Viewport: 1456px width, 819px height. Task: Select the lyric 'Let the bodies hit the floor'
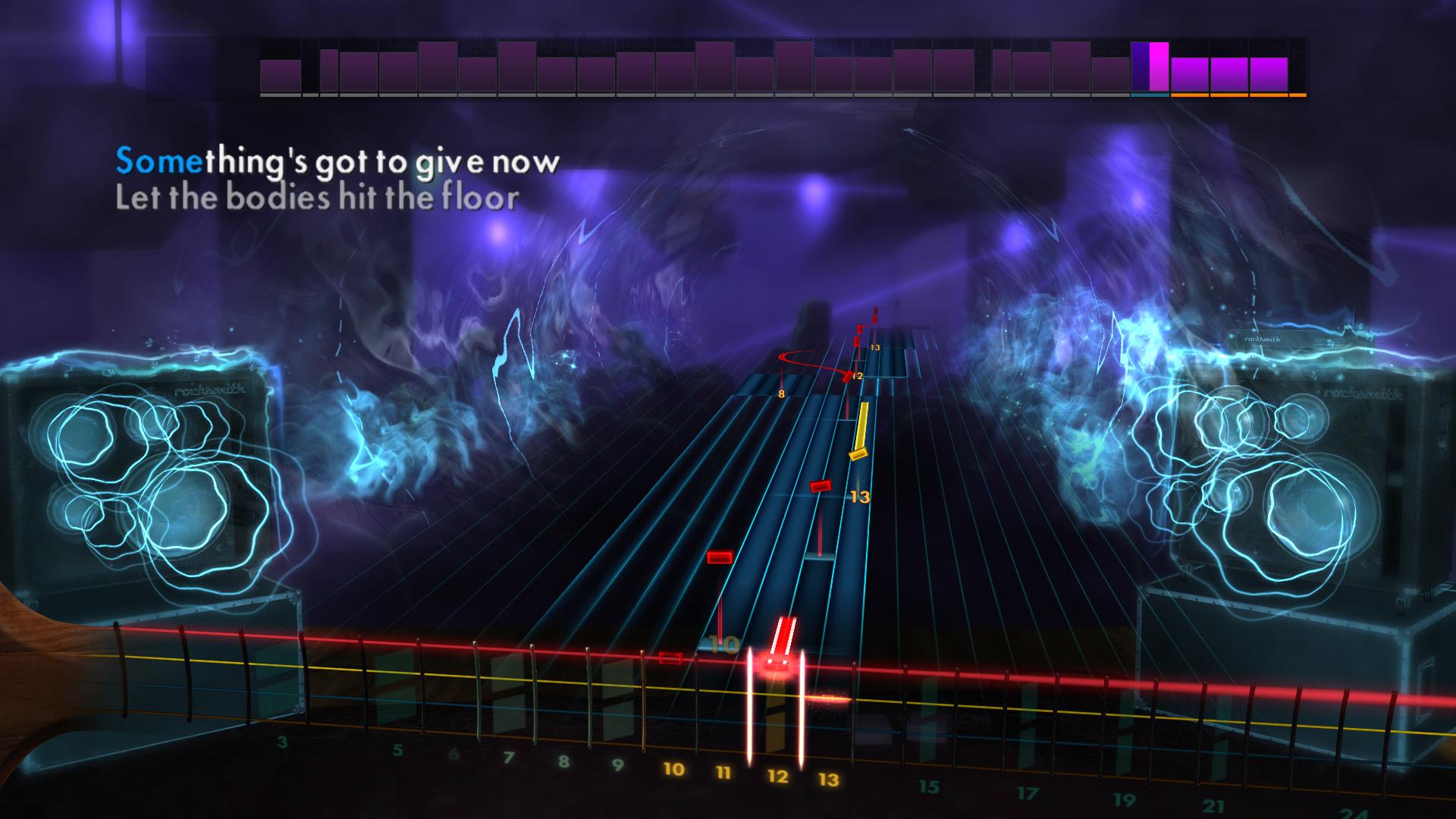[x=317, y=199]
